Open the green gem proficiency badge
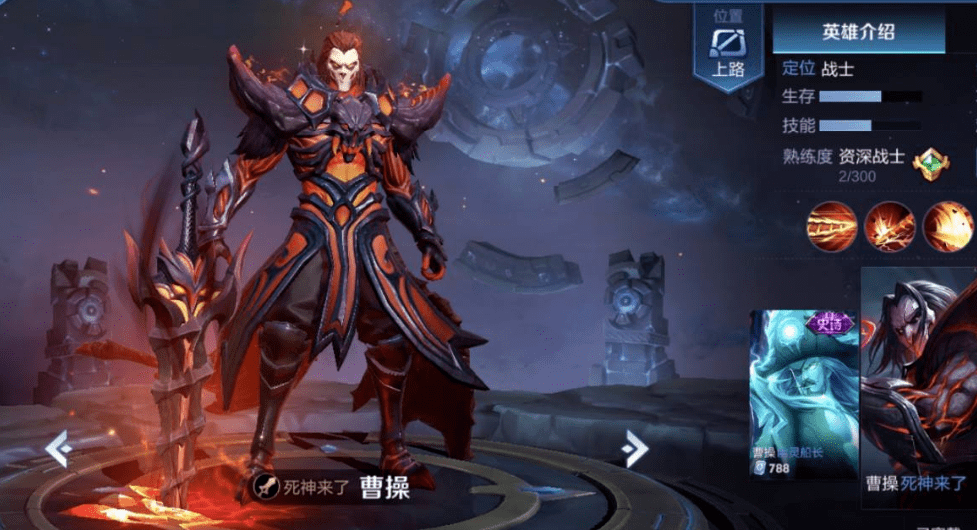Image resolution: width=977 pixels, height=530 pixels. 930,162
